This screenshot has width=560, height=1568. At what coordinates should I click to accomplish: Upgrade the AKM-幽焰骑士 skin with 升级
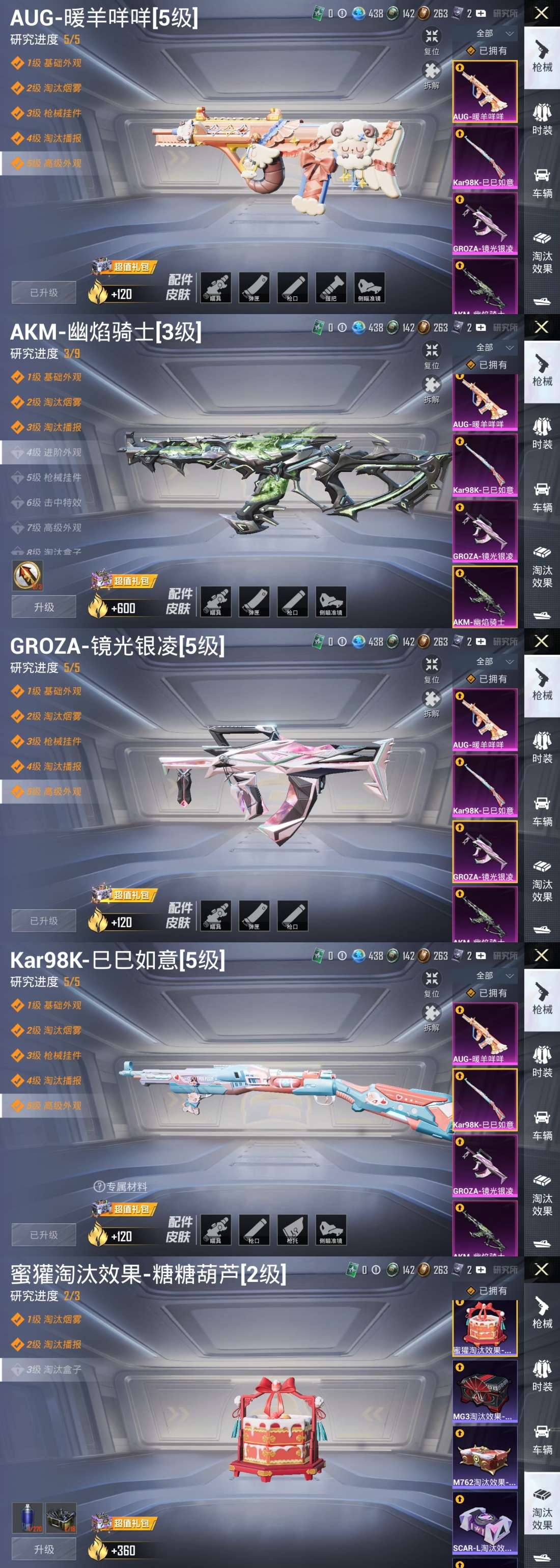tap(44, 607)
